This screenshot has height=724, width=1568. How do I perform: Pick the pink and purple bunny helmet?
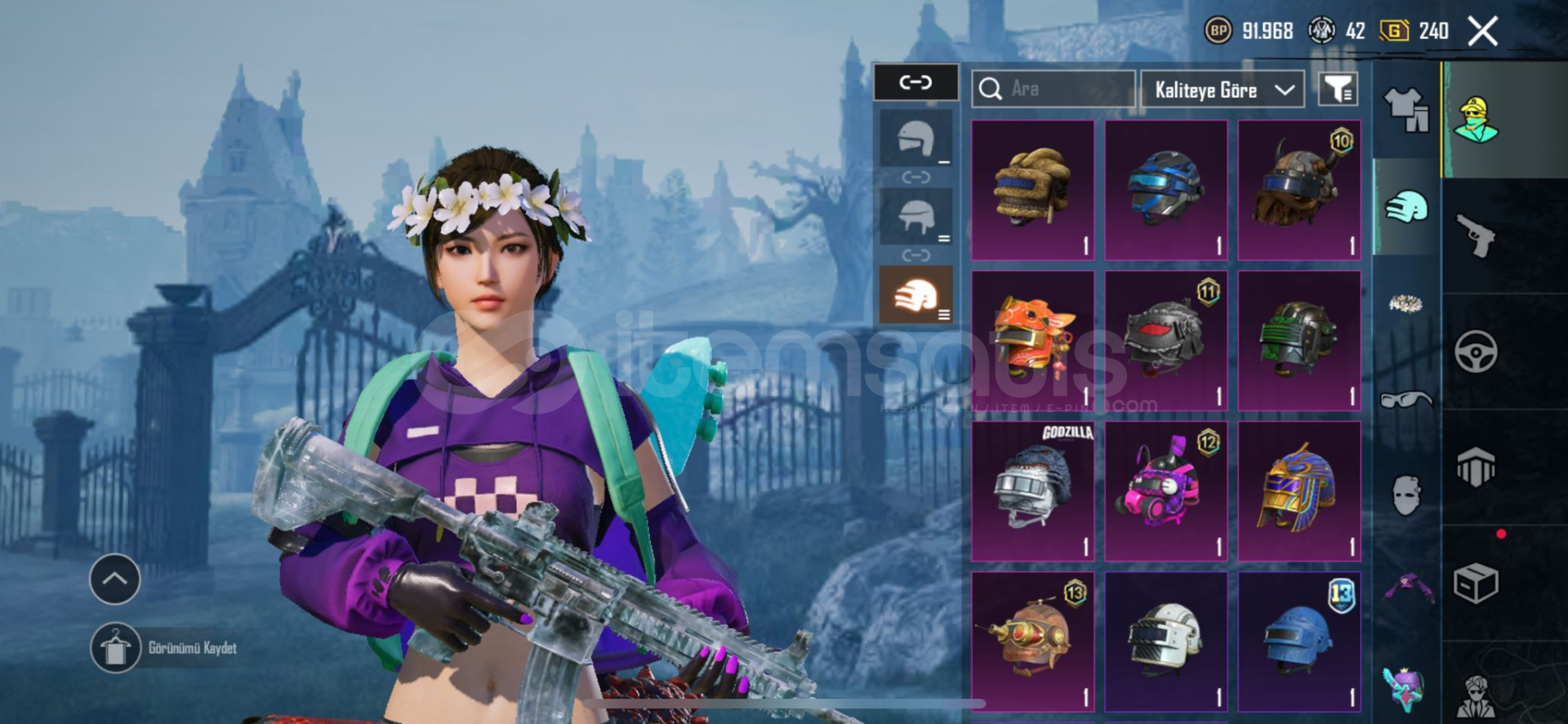click(x=1165, y=491)
